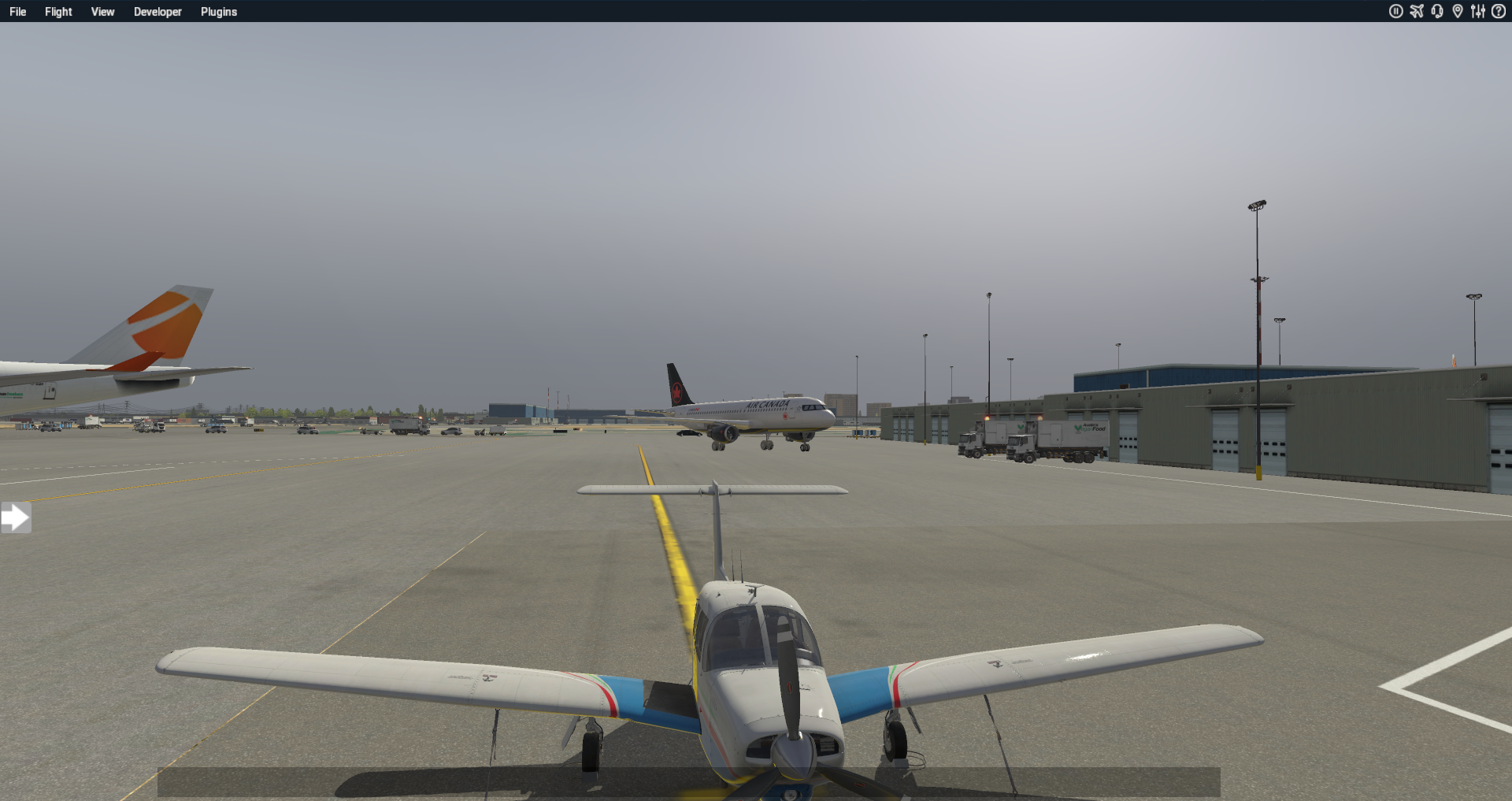This screenshot has width=1512, height=801.
Task: Open ATC communications with the headset icon
Action: click(x=1437, y=11)
